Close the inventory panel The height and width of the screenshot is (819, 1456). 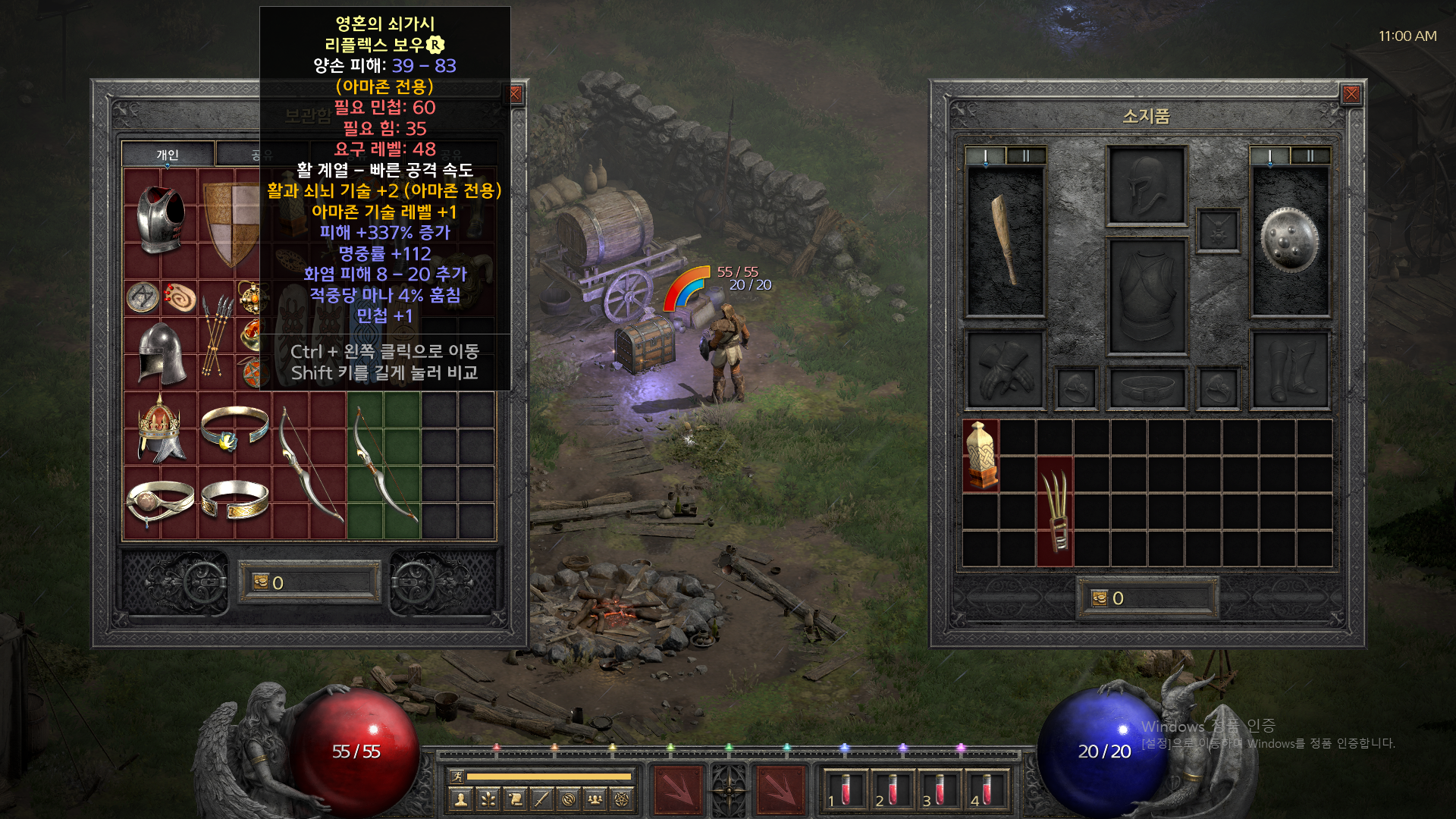coord(1351,94)
